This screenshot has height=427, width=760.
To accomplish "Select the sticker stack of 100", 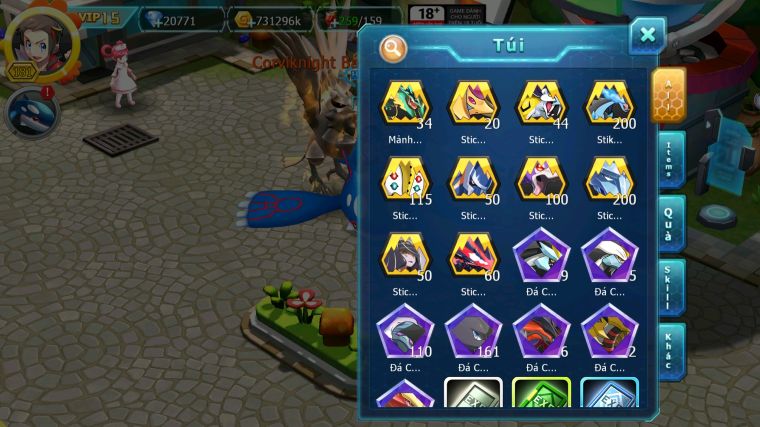I will [541, 181].
